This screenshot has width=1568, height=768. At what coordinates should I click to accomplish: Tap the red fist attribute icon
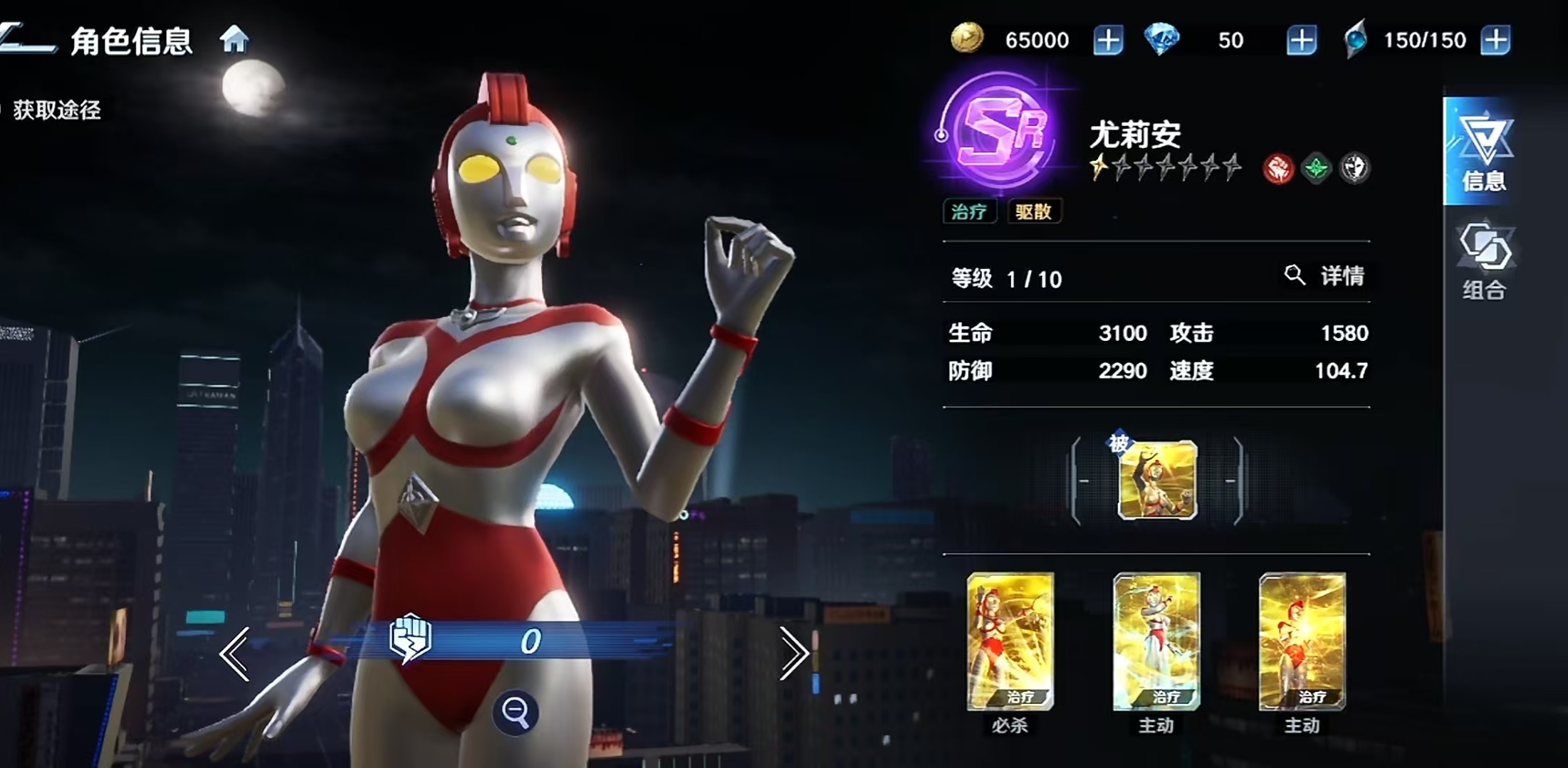(1278, 169)
